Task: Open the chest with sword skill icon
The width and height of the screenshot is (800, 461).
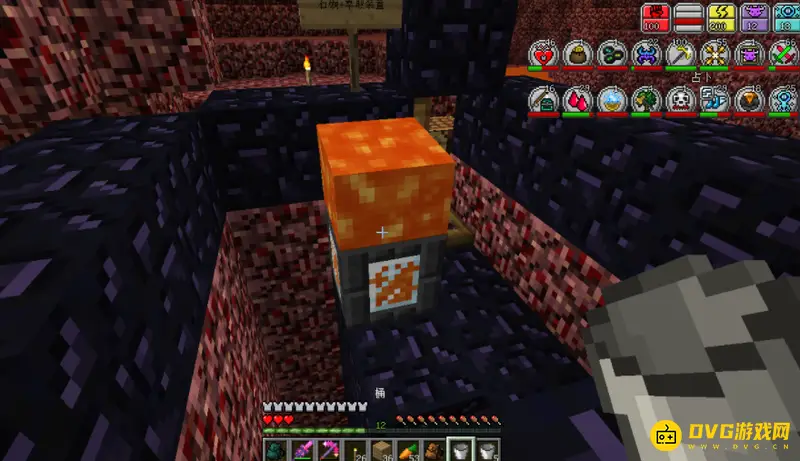Action: tap(544, 100)
